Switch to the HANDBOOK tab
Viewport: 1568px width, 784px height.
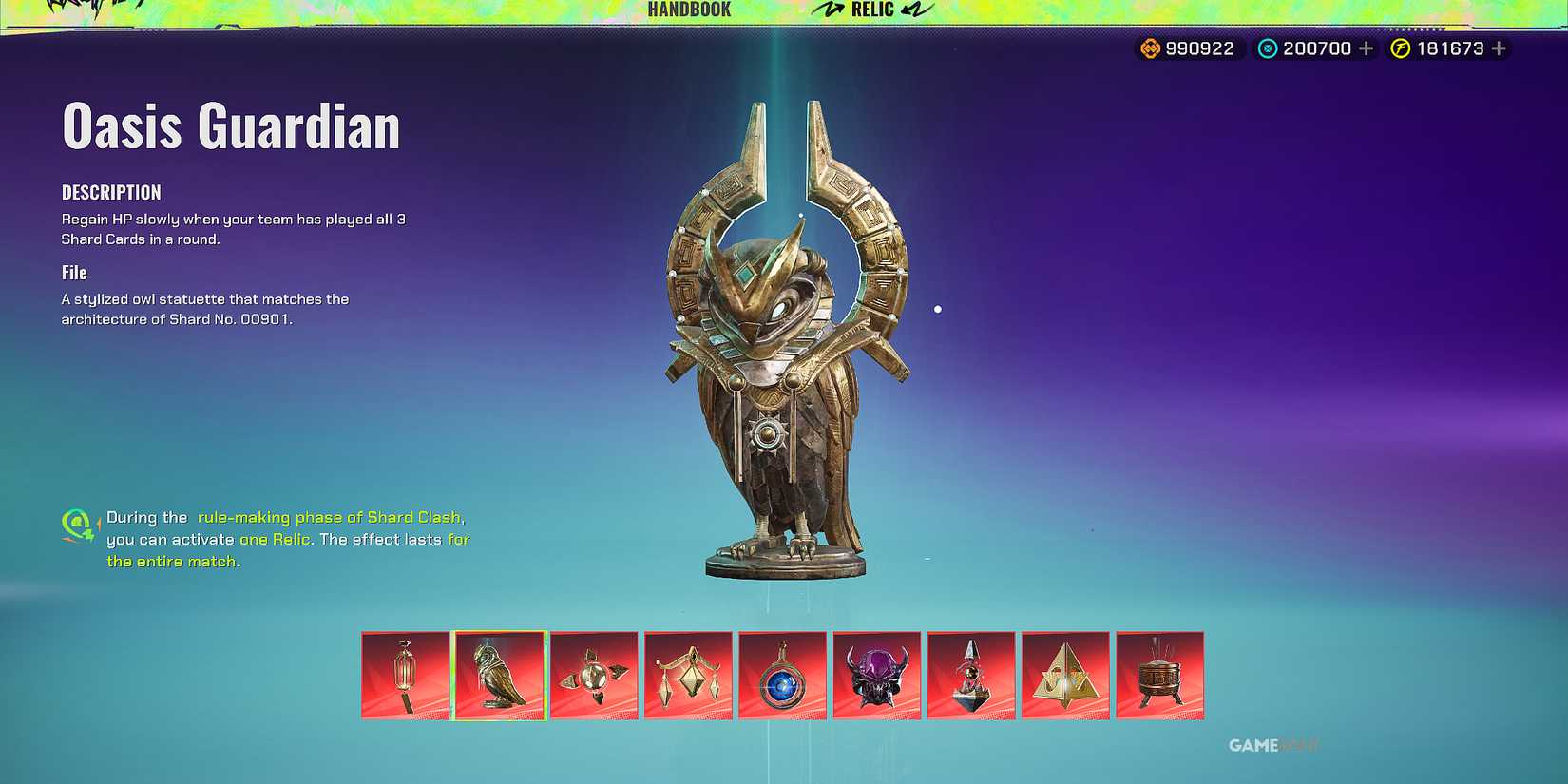tap(687, 10)
